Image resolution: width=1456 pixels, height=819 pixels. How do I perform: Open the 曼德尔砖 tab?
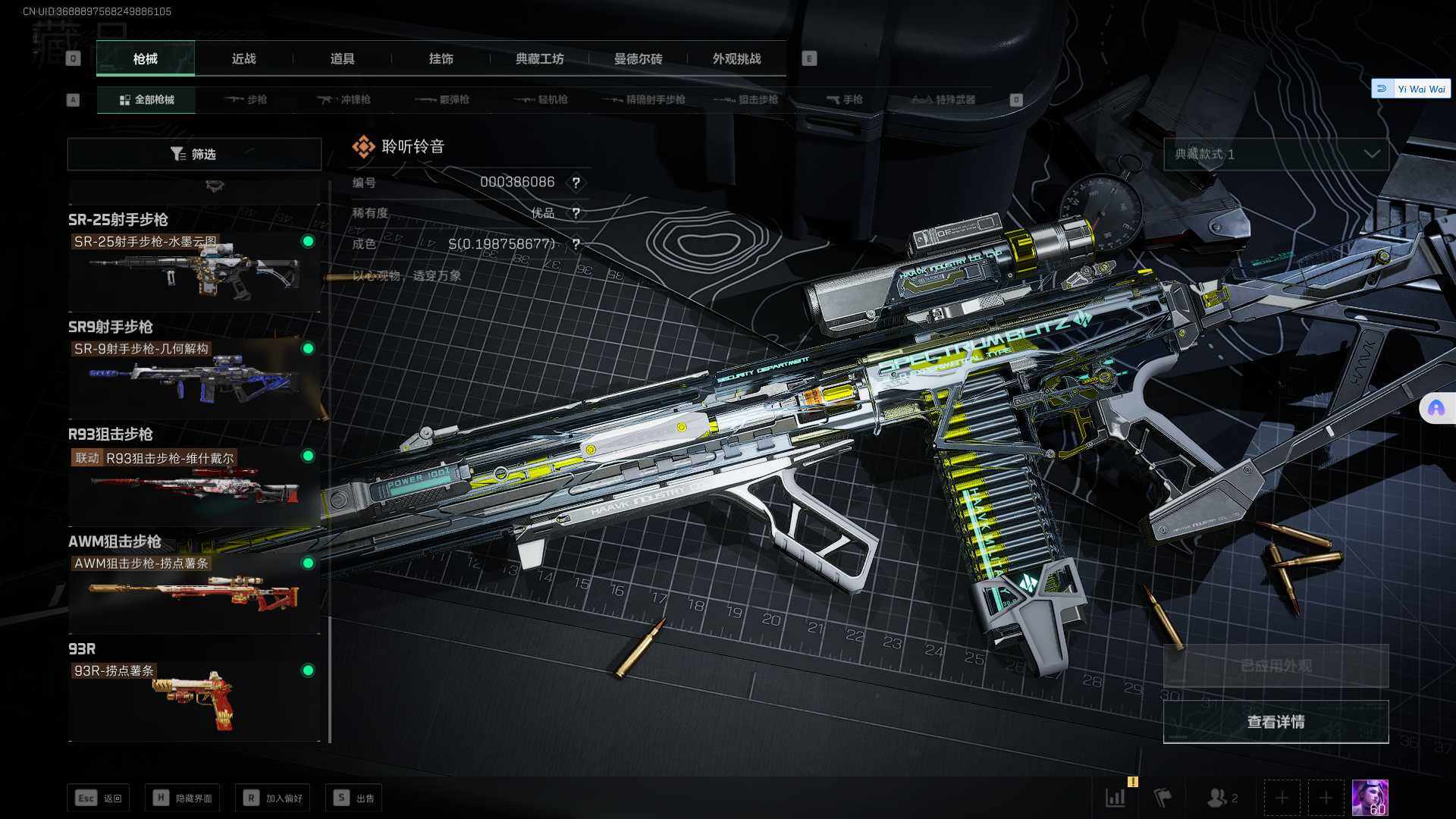click(638, 58)
